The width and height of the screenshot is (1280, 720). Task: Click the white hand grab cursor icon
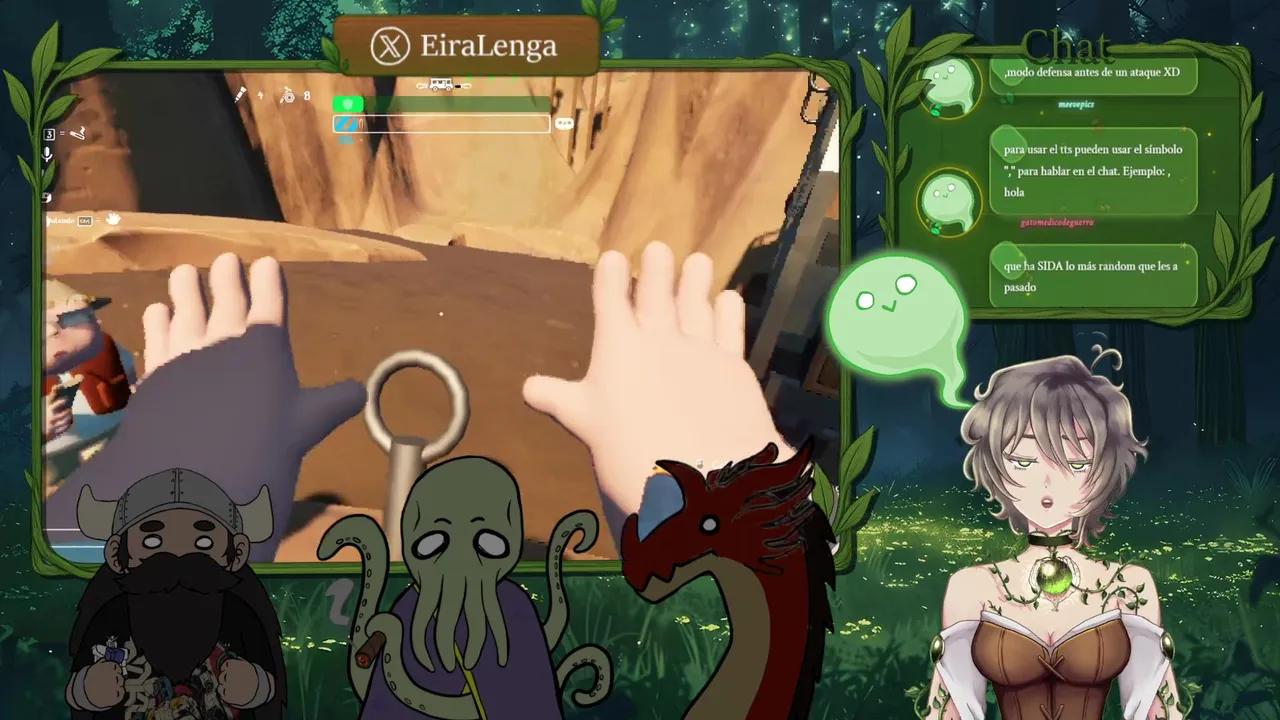pos(112,220)
